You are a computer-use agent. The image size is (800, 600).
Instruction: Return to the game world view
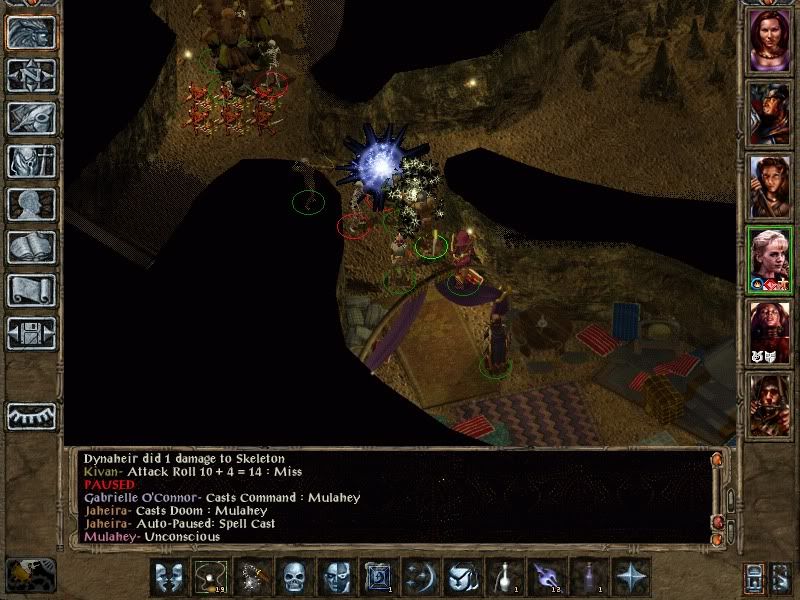(x=31, y=32)
